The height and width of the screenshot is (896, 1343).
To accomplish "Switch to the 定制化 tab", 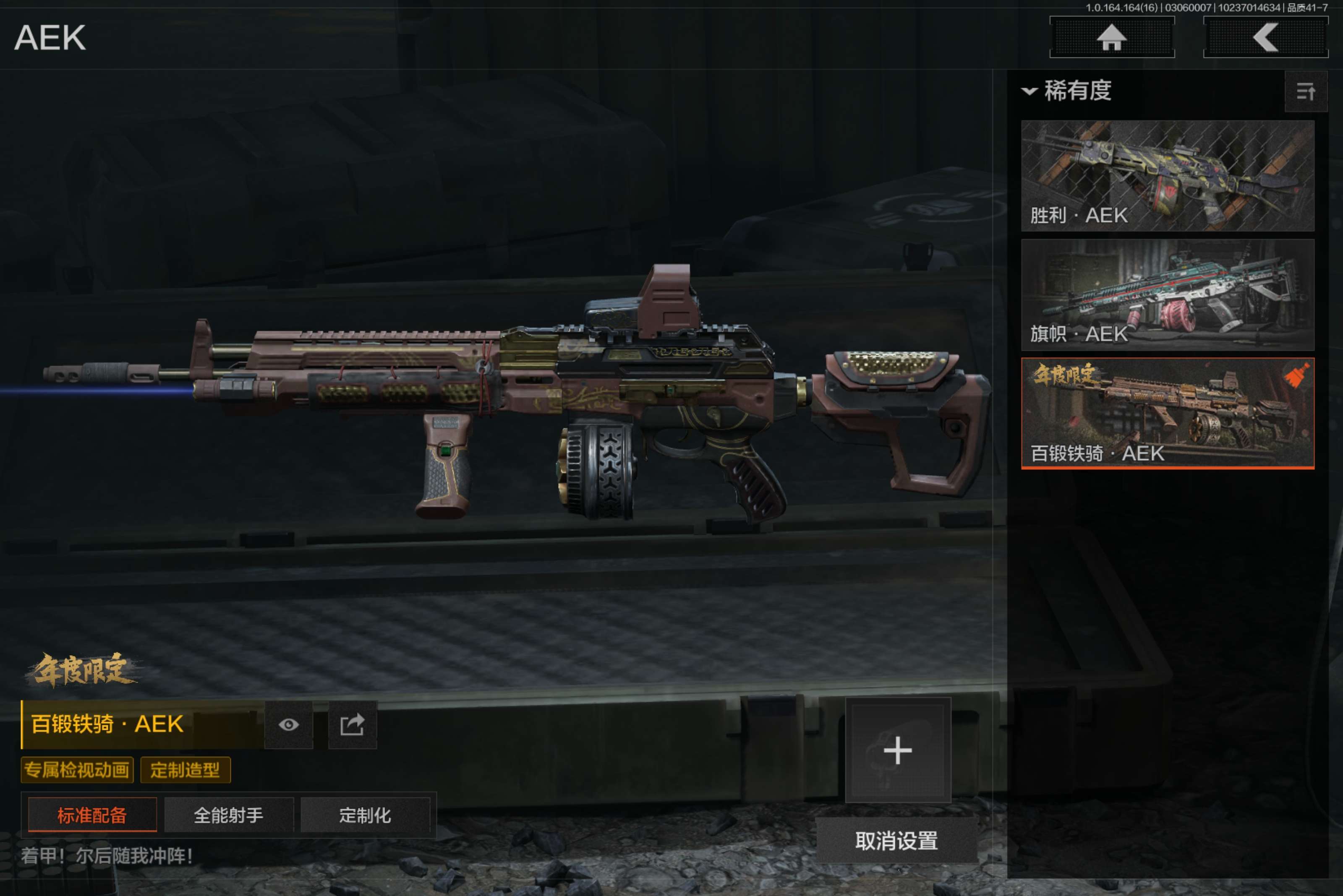I will coord(365,815).
